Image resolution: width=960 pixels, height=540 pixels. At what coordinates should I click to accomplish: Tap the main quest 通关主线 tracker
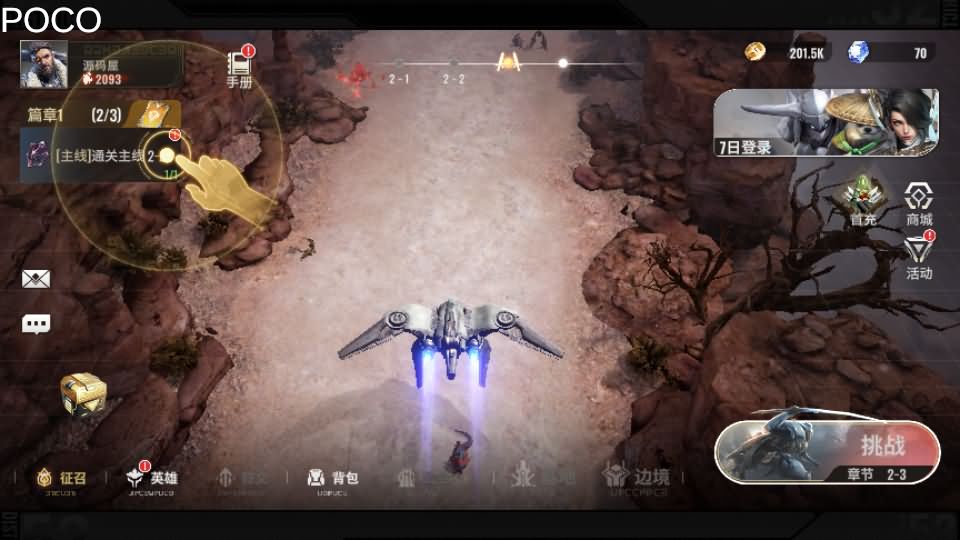click(x=100, y=156)
